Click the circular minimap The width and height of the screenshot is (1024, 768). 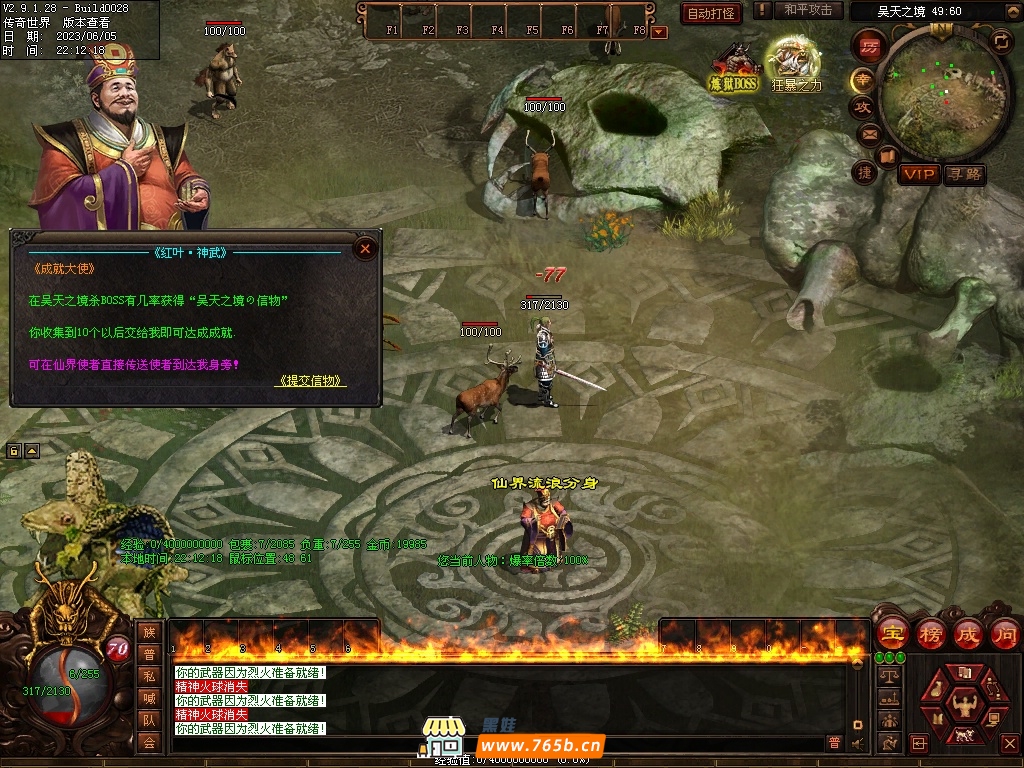941,93
